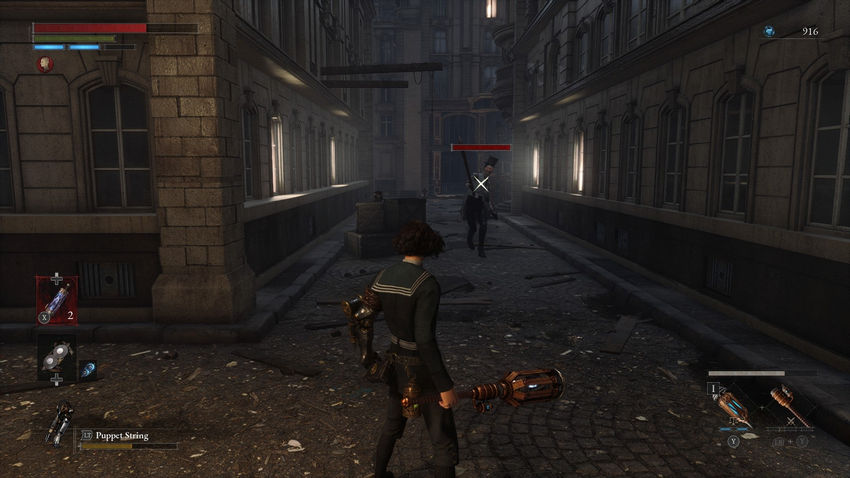850x478 pixels.
Task: Select the Pulse Cell item slot
Action: (55, 299)
